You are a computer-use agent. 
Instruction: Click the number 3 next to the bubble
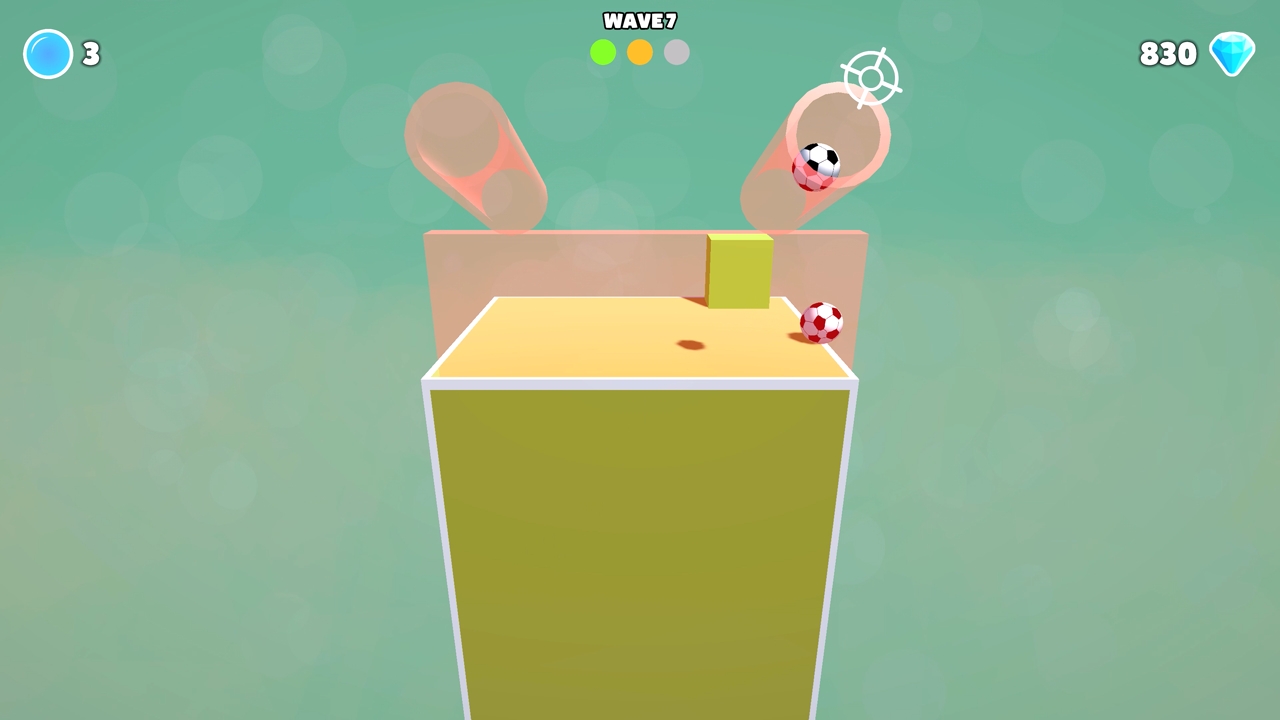90,54
